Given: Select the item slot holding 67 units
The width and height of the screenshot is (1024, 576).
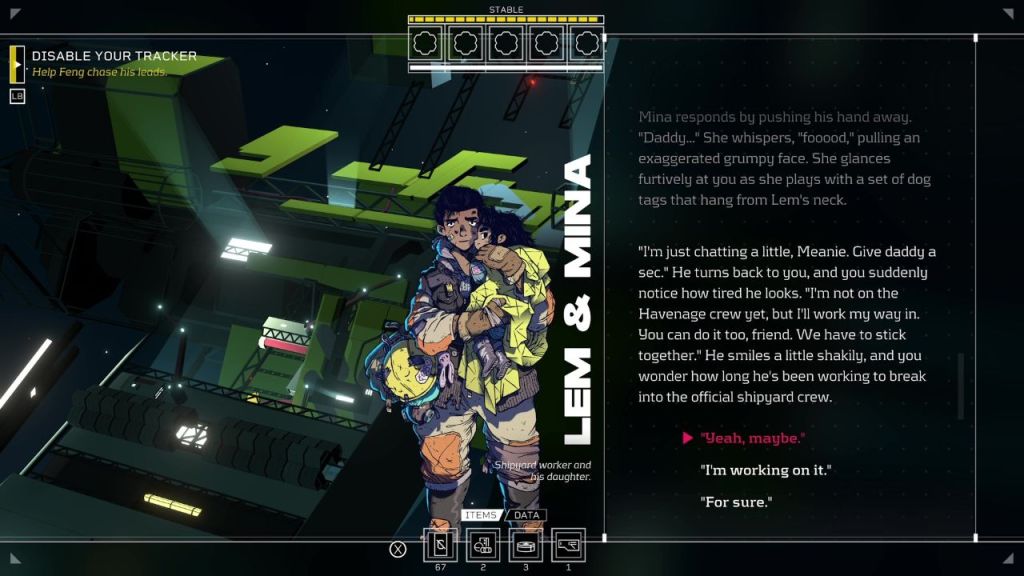Looking at the screenshot, I should pyautogui.click(x=441, y=545).
